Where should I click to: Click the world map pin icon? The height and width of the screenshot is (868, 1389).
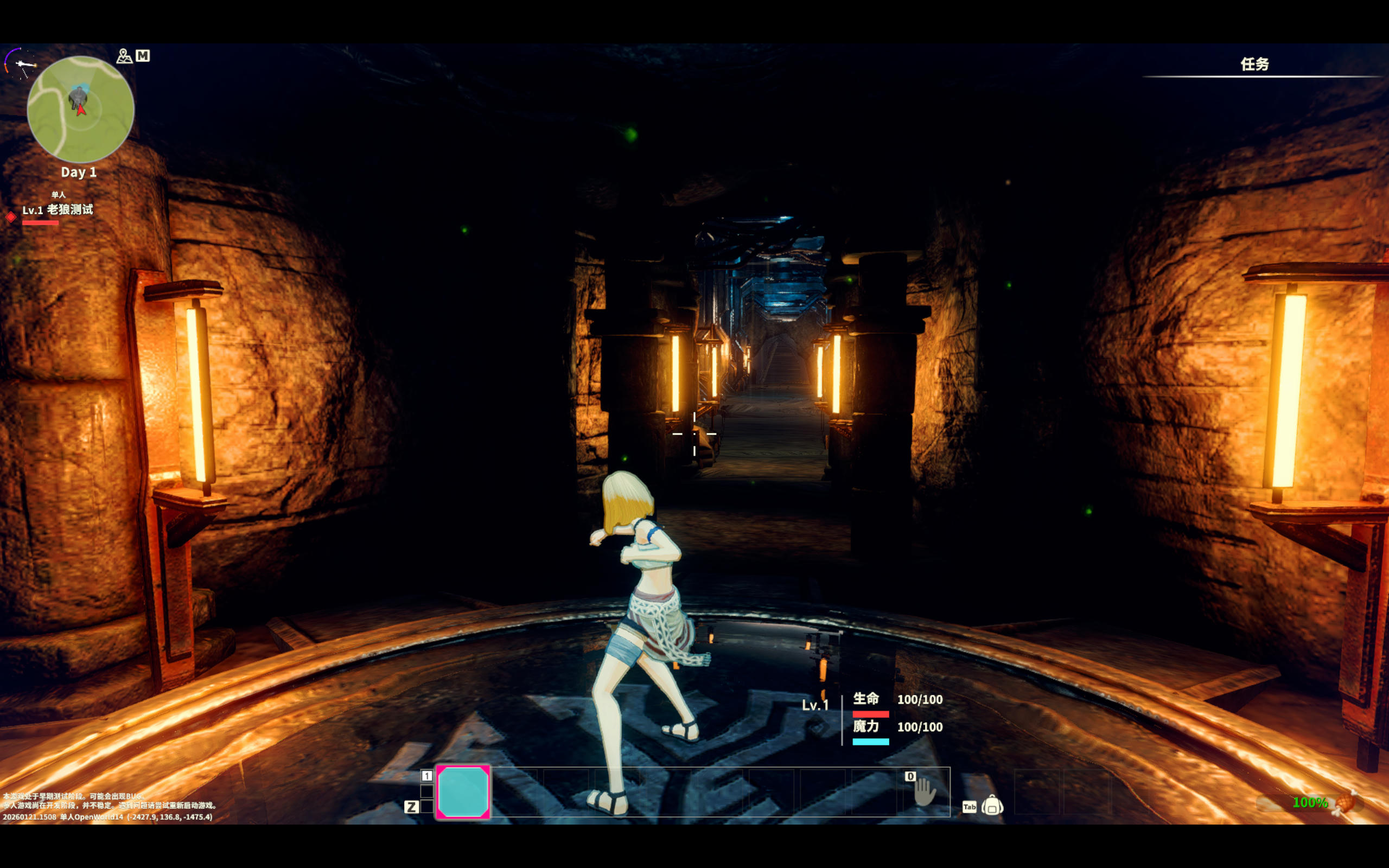pos(124,56)
